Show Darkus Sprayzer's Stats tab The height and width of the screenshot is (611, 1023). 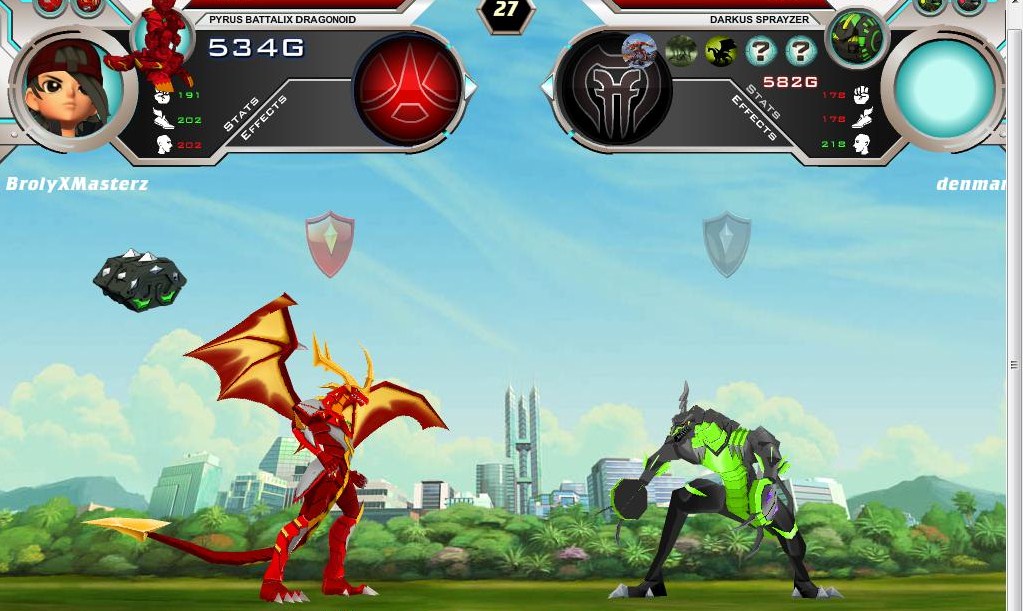[763, 103]
